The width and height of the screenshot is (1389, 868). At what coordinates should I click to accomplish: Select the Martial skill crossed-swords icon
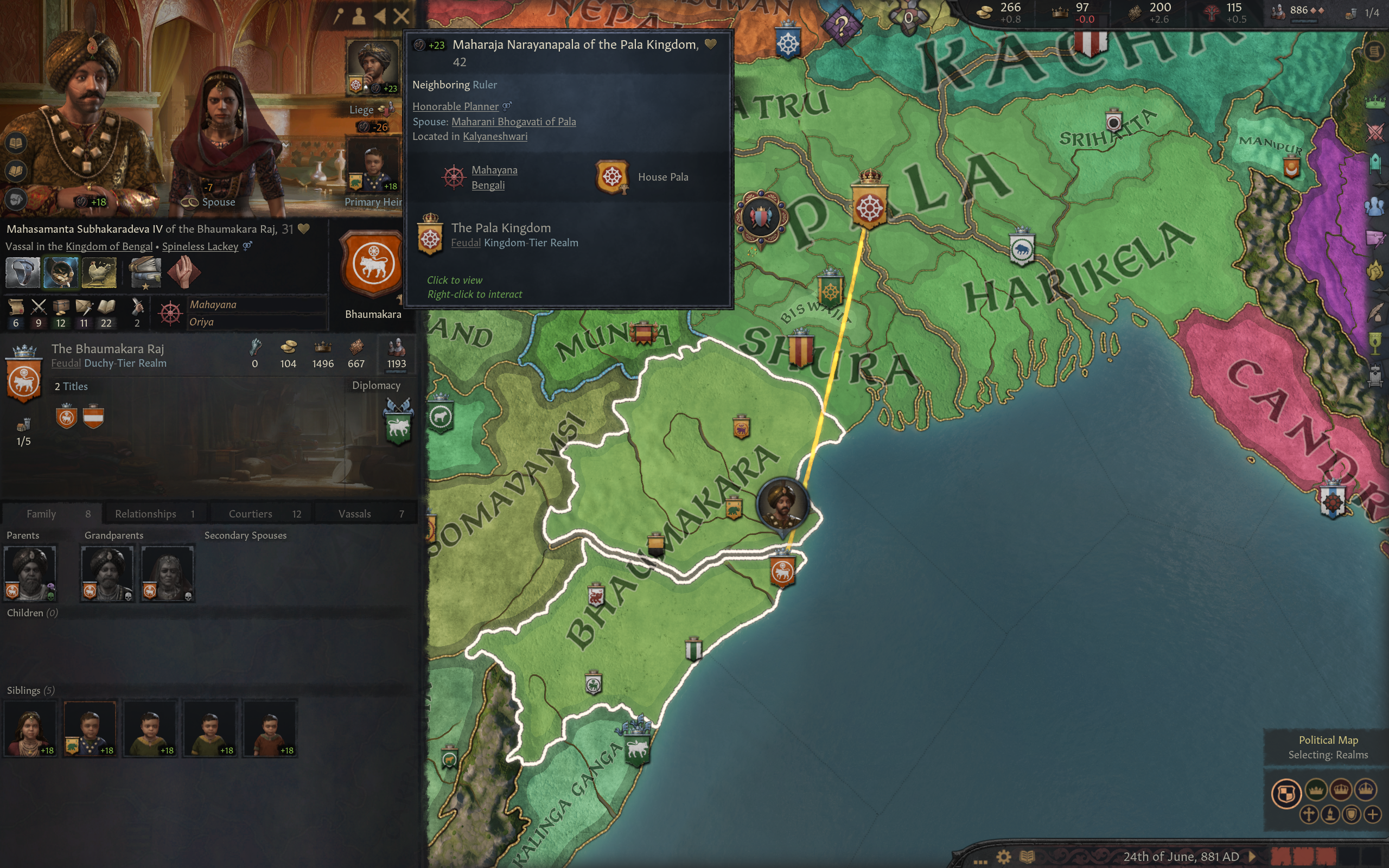39,307
